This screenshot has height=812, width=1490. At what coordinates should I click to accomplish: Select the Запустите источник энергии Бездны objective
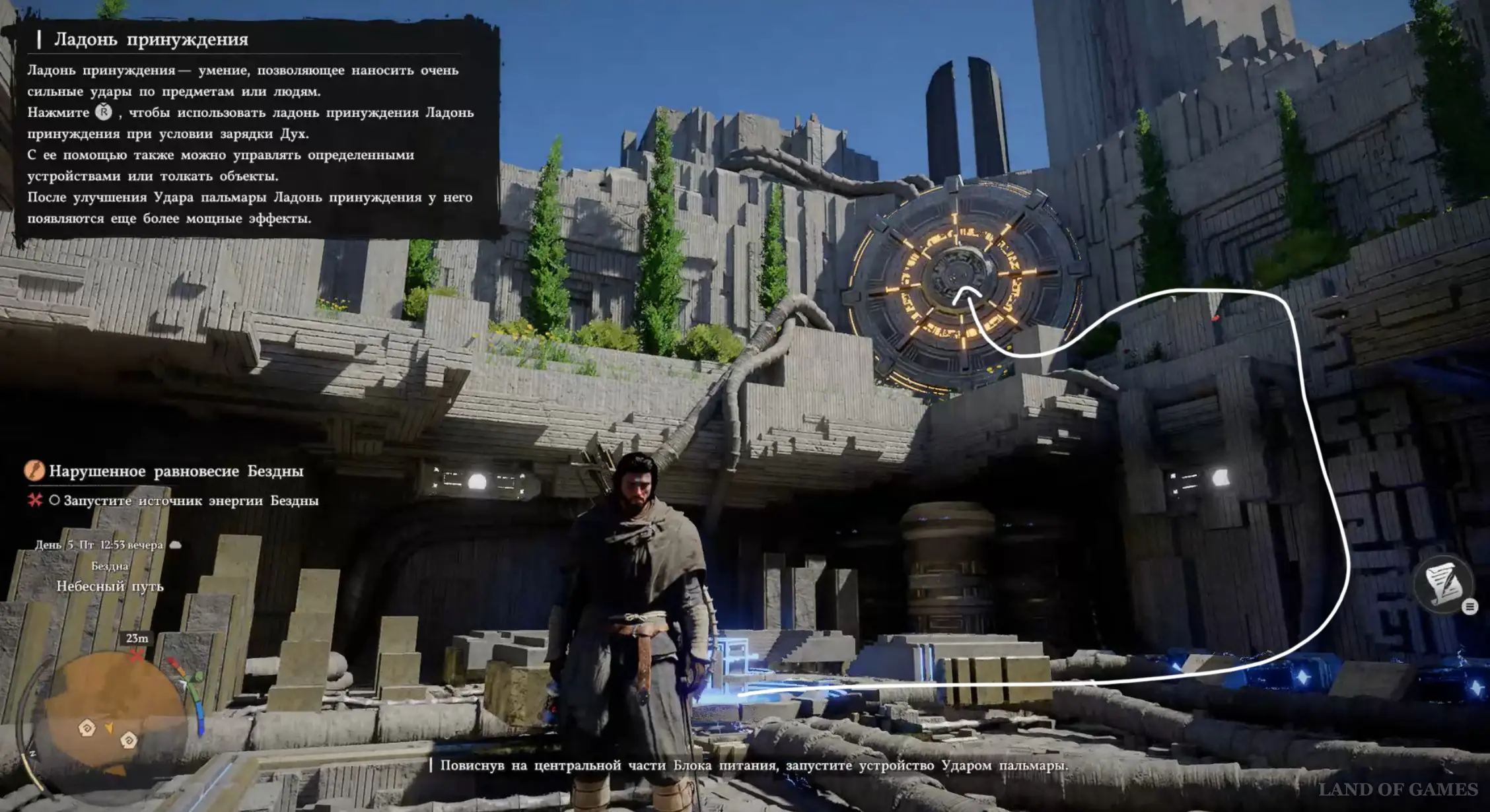[x=190, y=501]
